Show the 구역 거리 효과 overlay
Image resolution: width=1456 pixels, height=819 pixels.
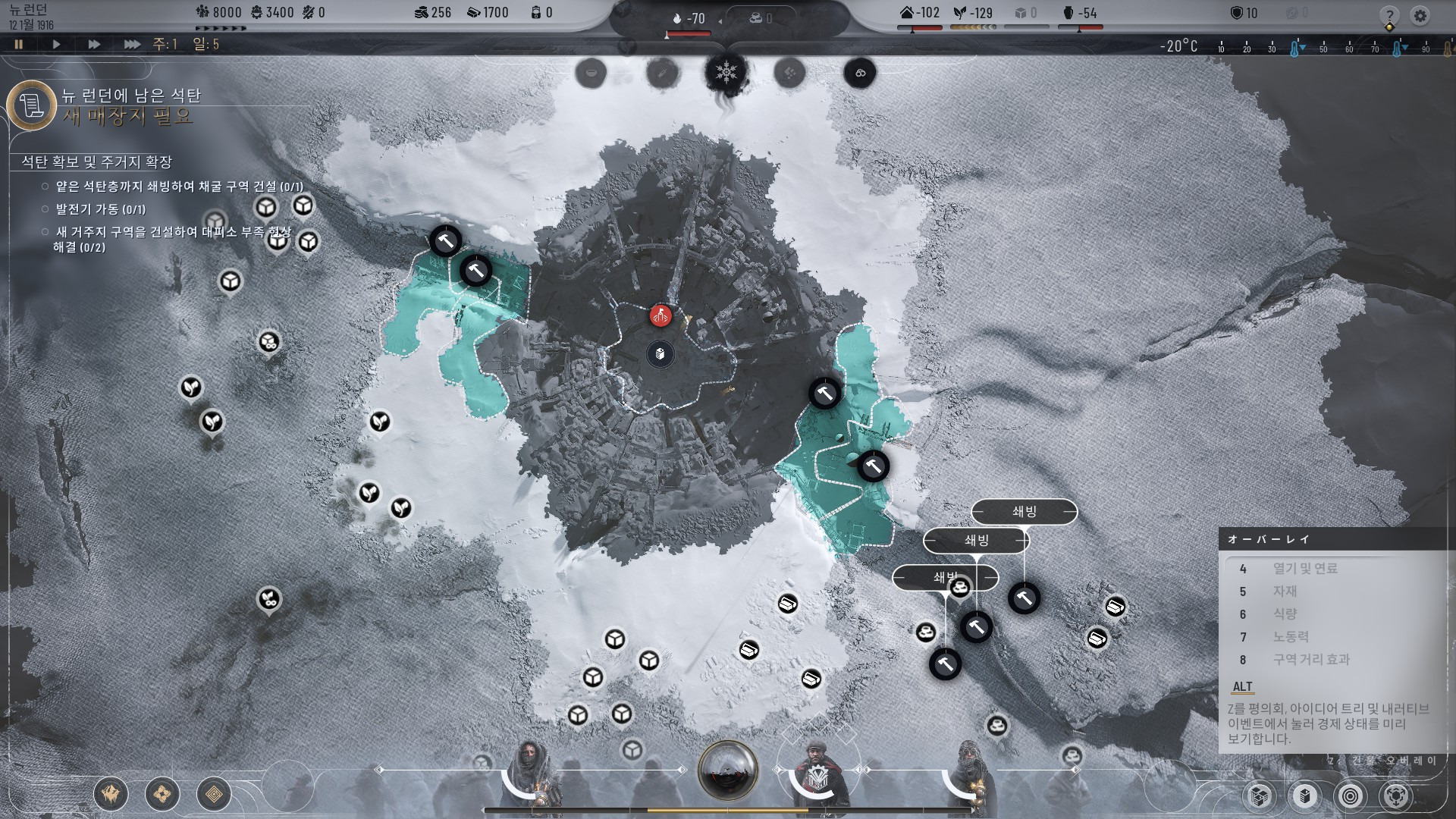tap(1311, 660)
